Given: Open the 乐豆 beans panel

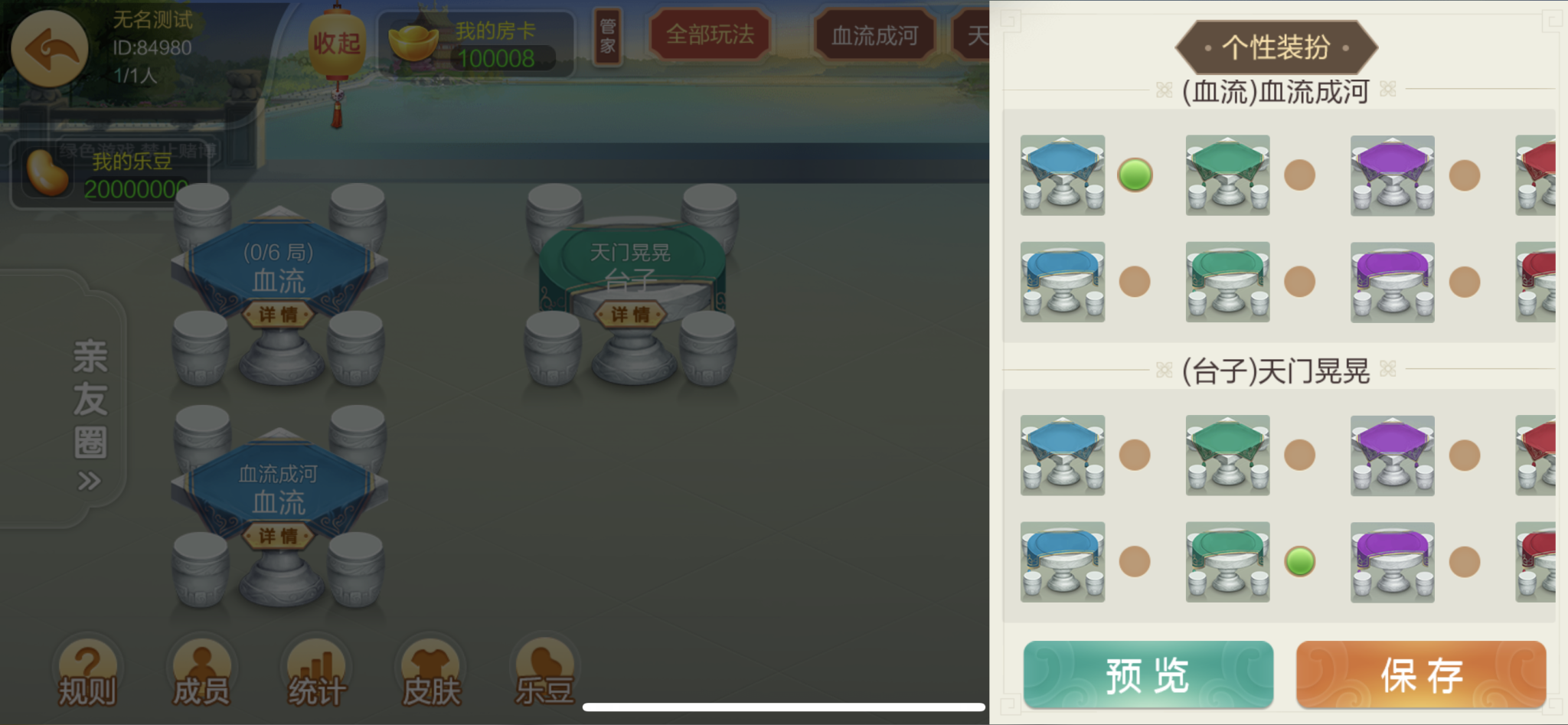Looking at the screenshot, I should (544, 670).
